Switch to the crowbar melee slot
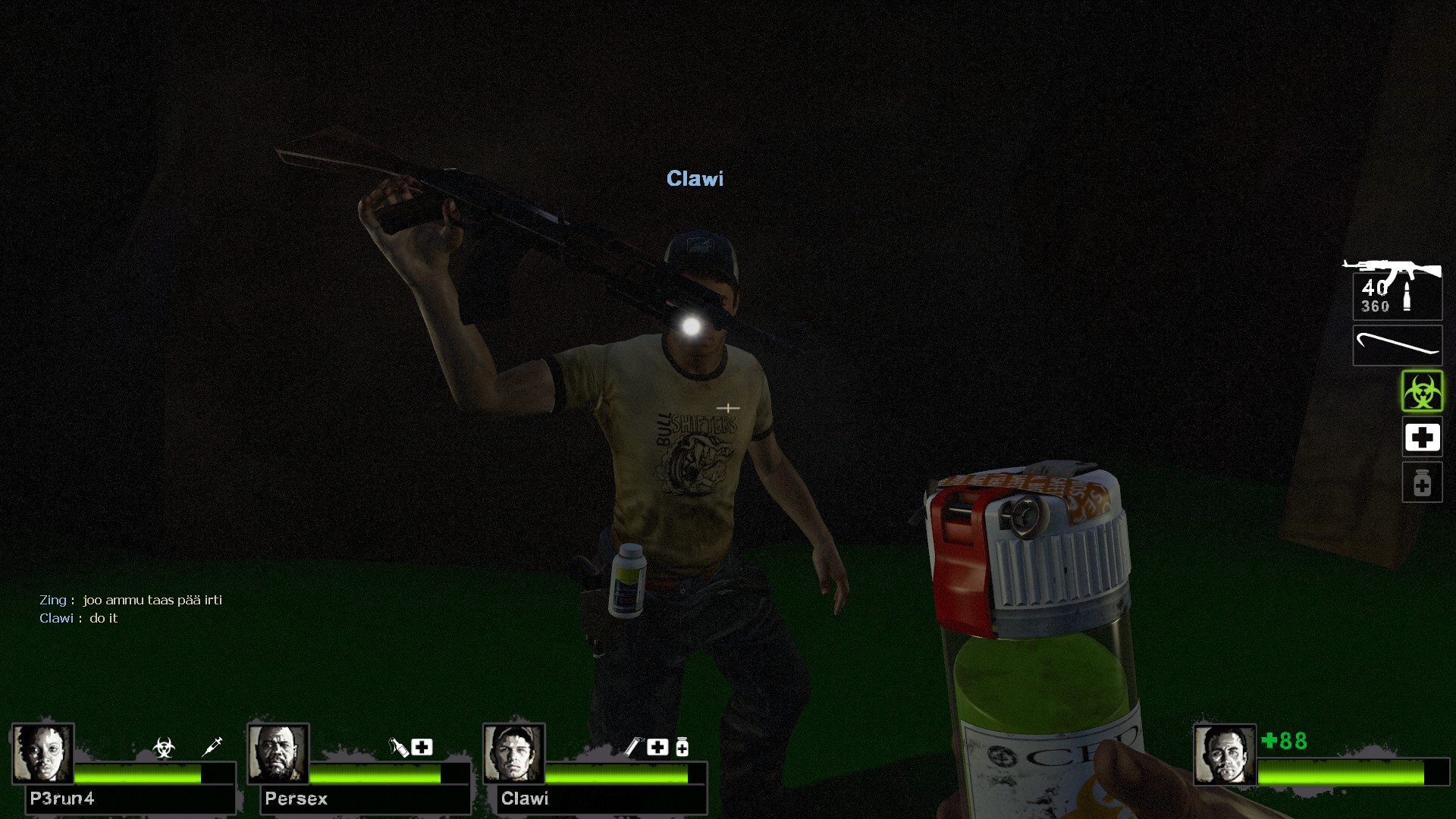The height and width of the screenshot is (819, 1456). click(1397, 346)
